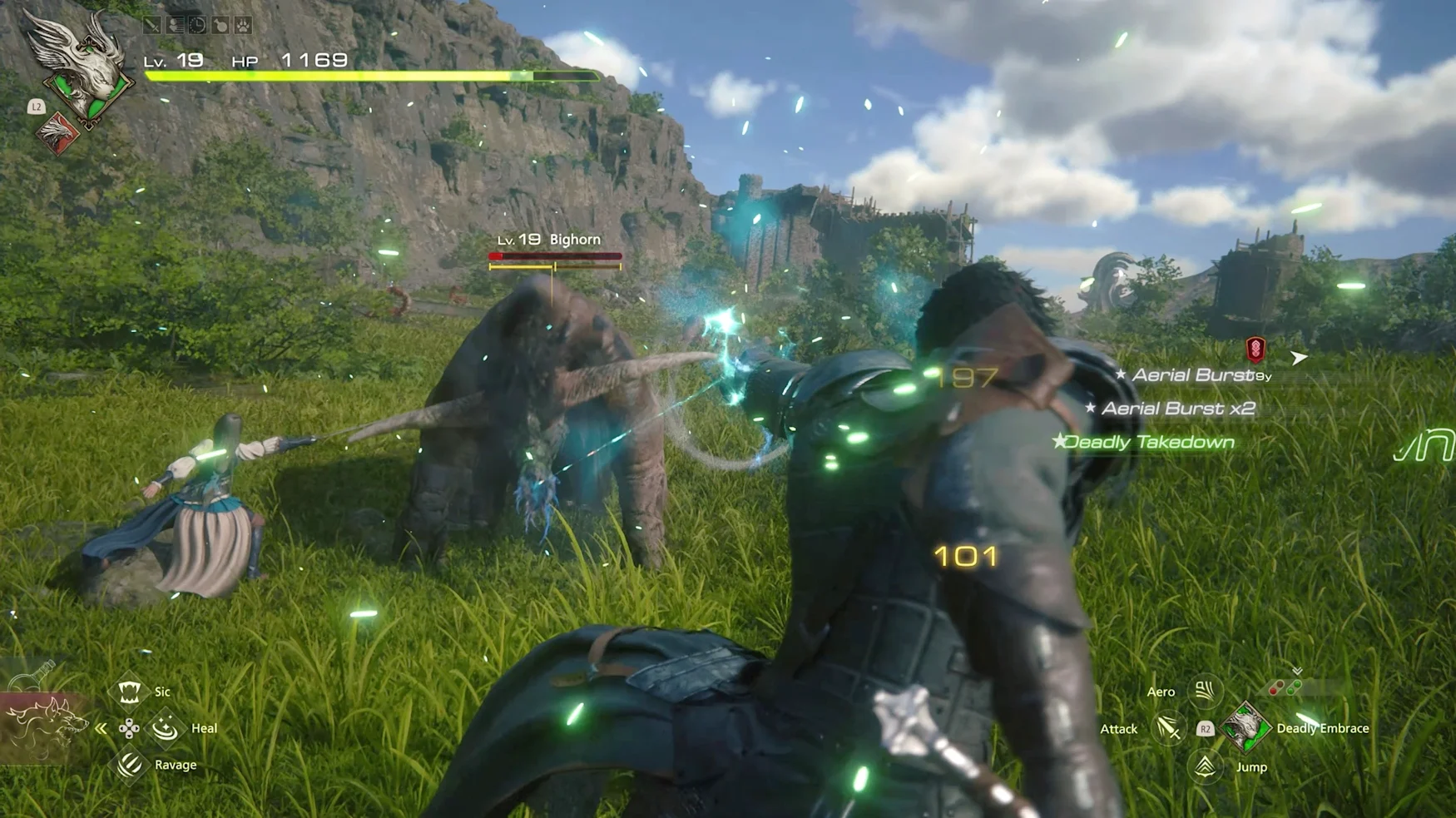Activate the Deadly Embrace ability icon
1456x818 pixels.
point(1246,728)
